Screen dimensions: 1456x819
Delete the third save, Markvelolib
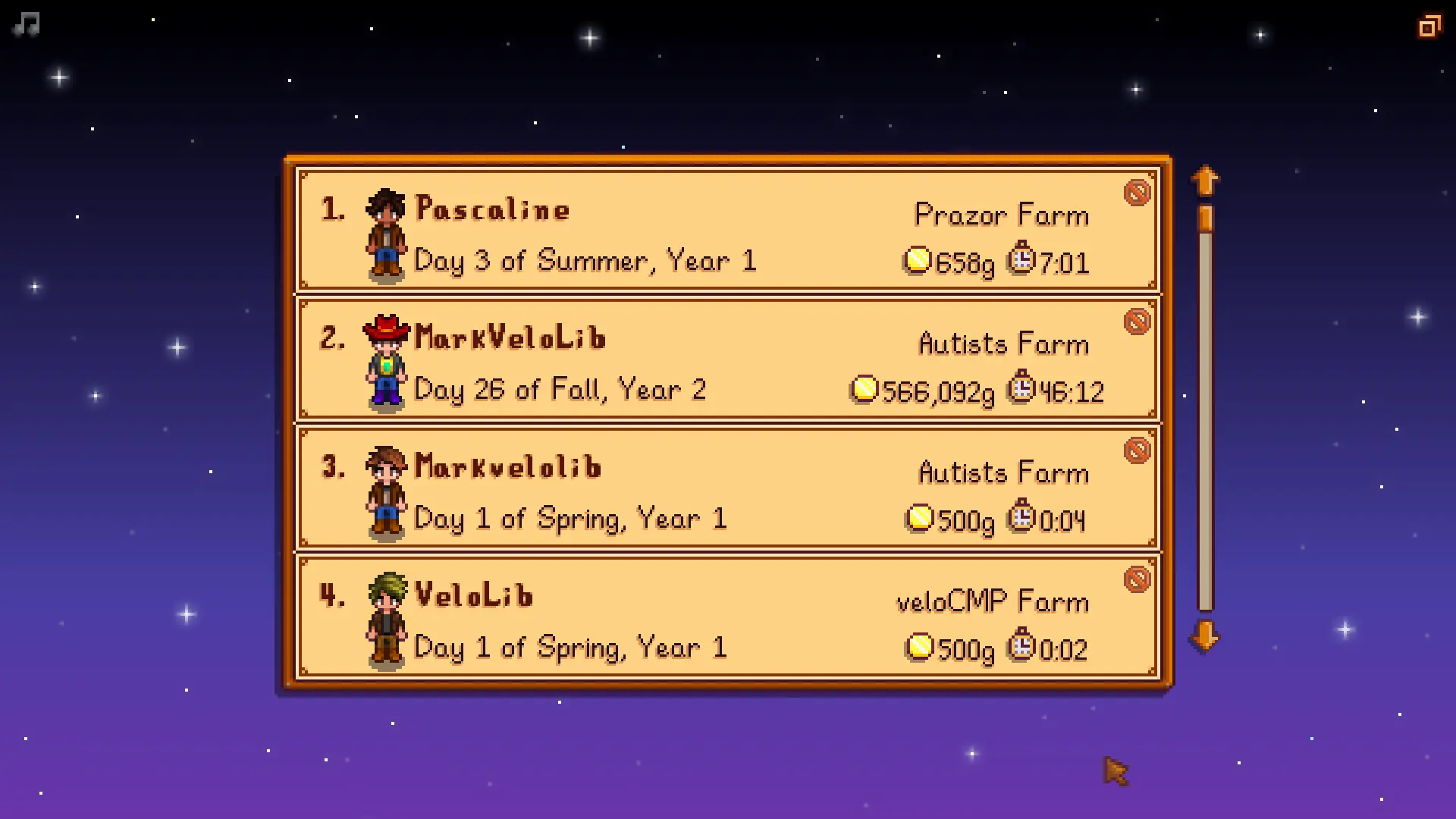pyautogui.click(x=1137, y=451)
